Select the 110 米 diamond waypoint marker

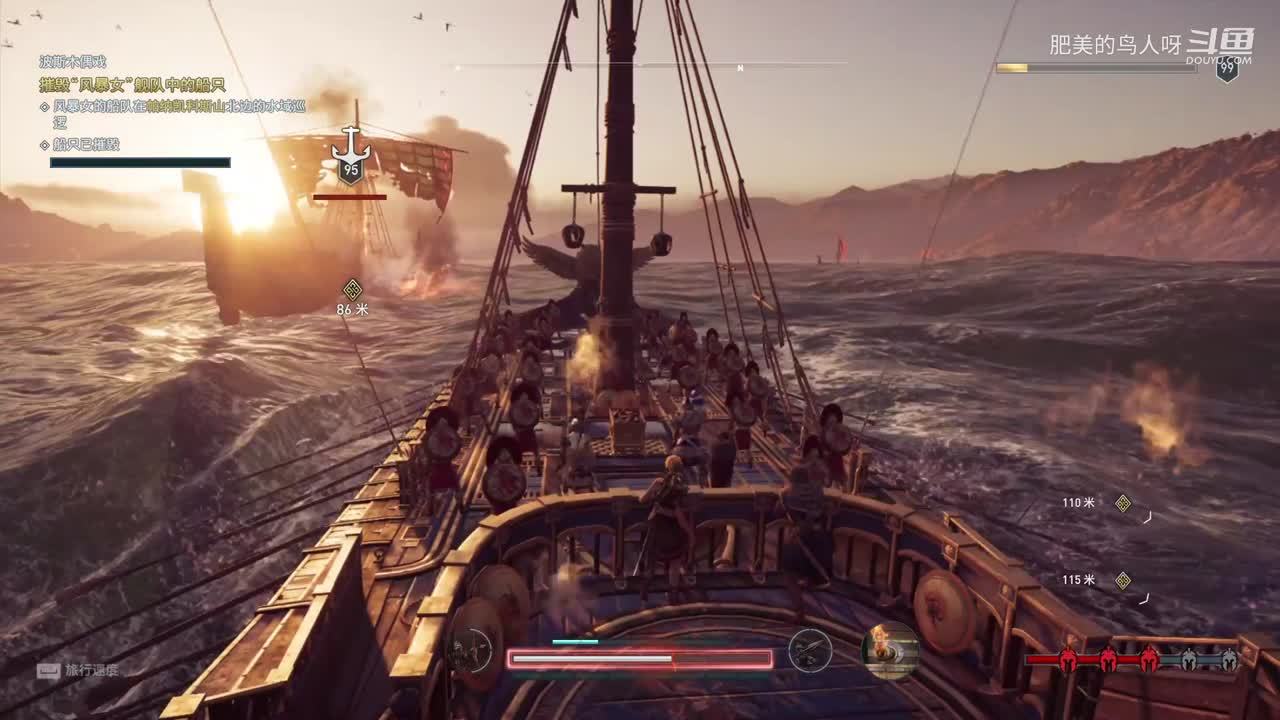tap(1123, 503)
